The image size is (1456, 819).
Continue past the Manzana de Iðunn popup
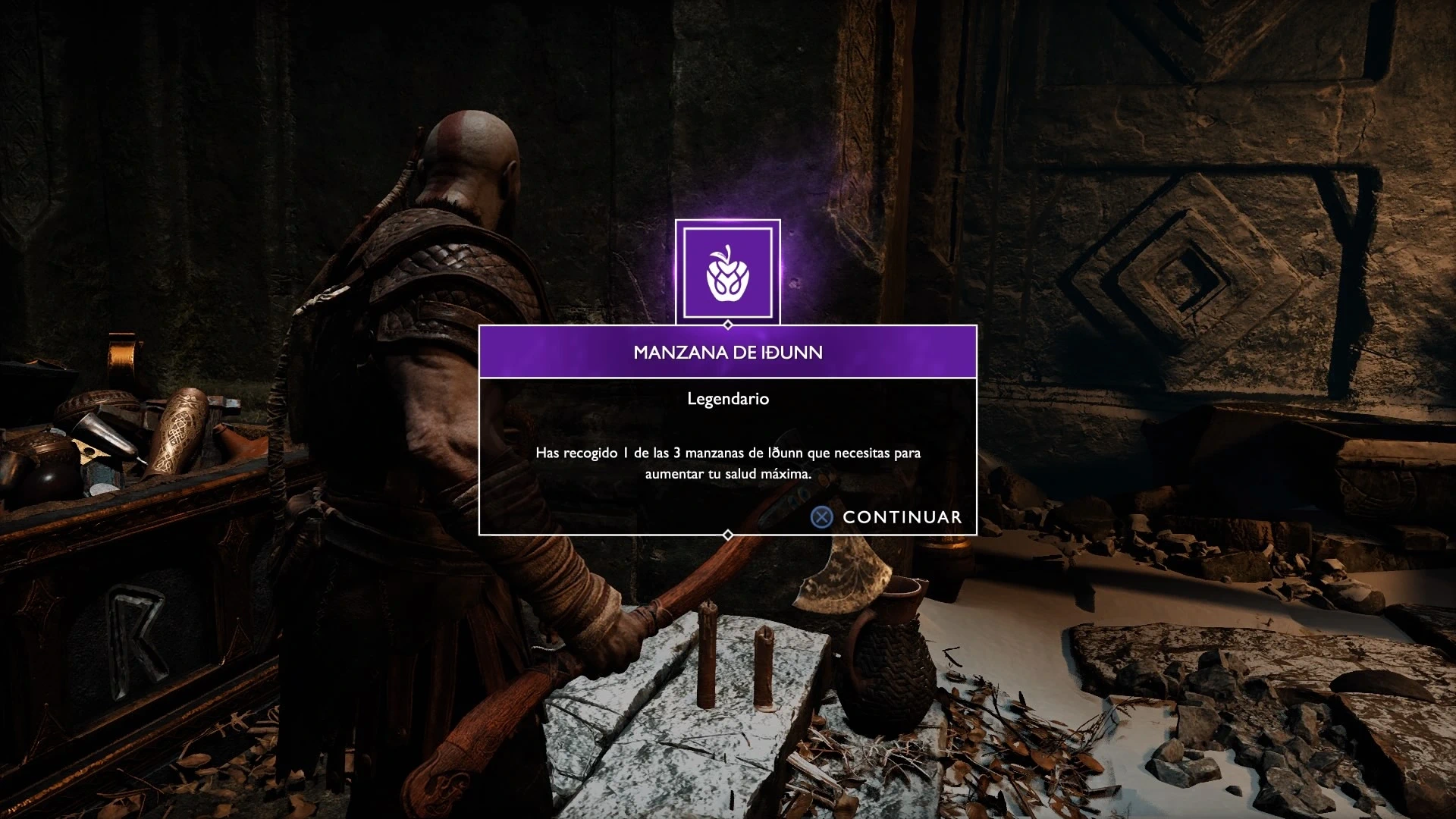click(886, 517)
